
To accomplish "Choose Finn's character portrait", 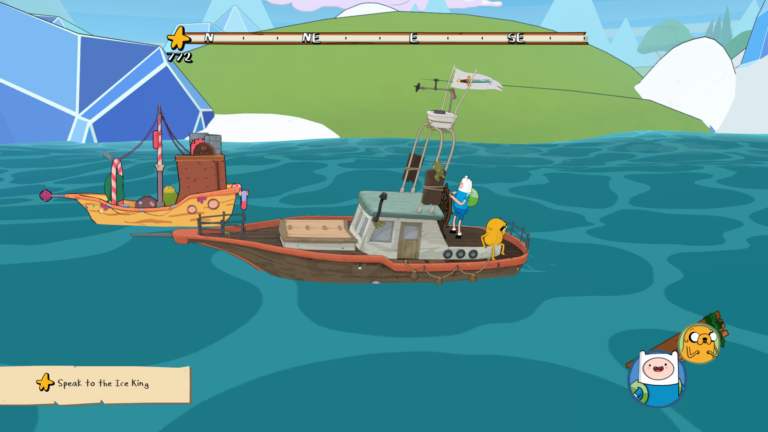I will [x=655, y=377].
